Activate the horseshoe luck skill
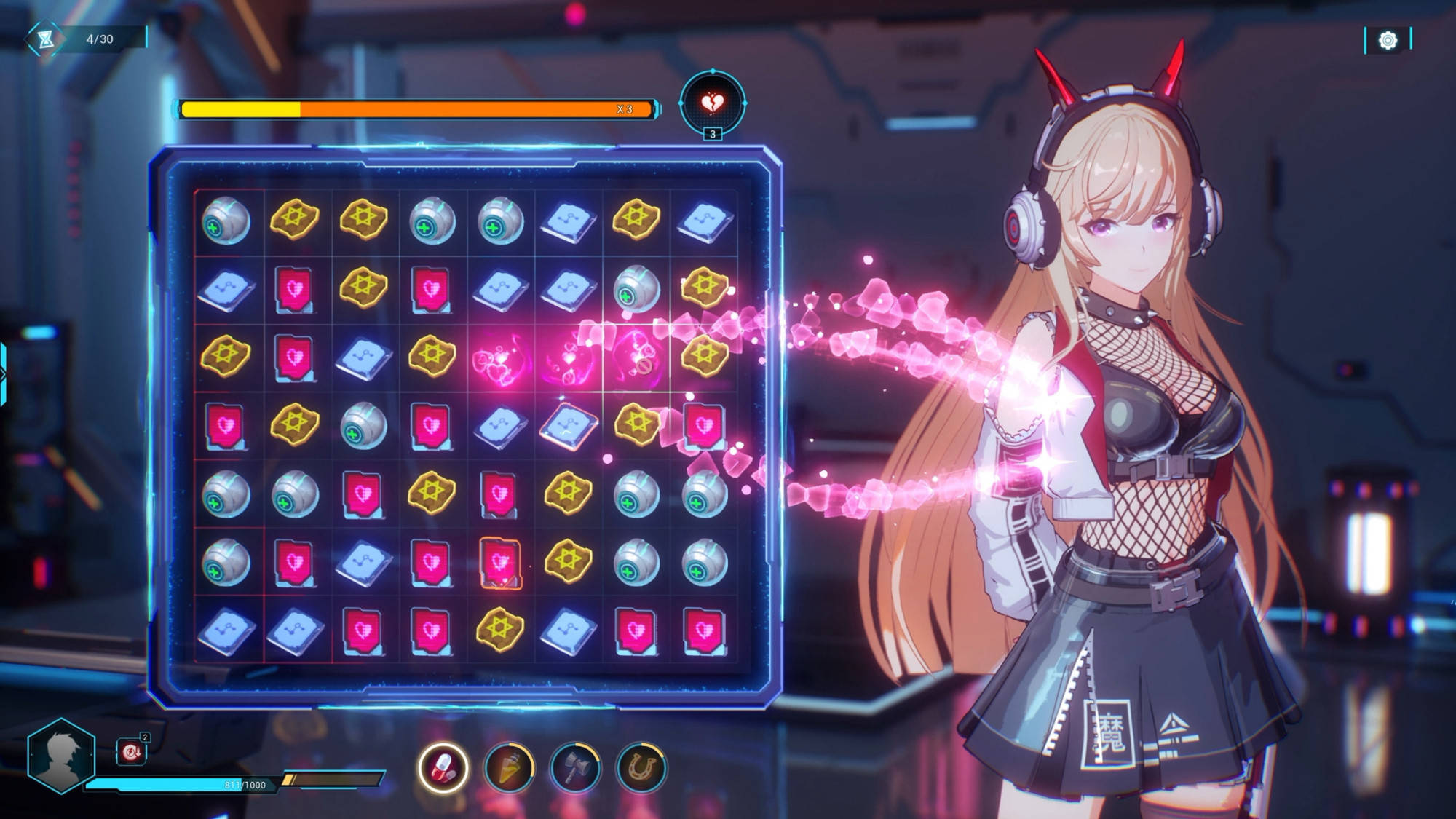The height and width of the screenshot is (819, 1456). [639, 765]
